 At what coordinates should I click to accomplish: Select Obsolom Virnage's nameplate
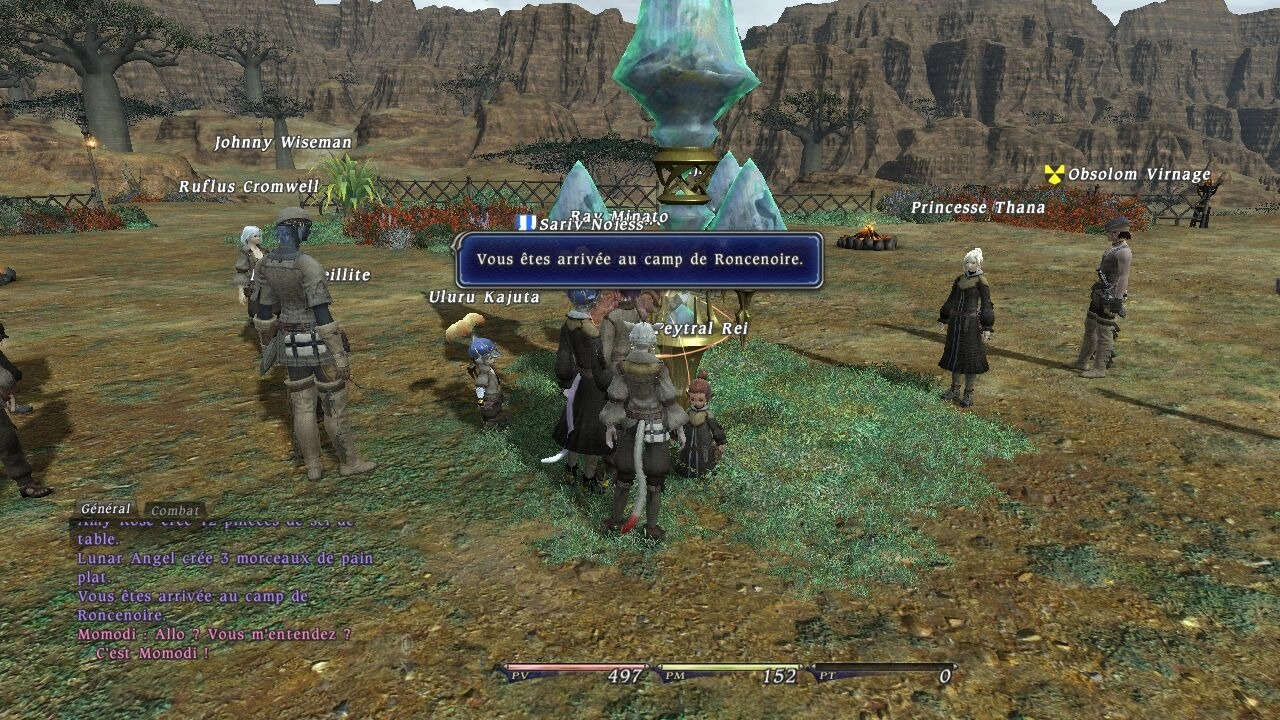point(1138,175)
